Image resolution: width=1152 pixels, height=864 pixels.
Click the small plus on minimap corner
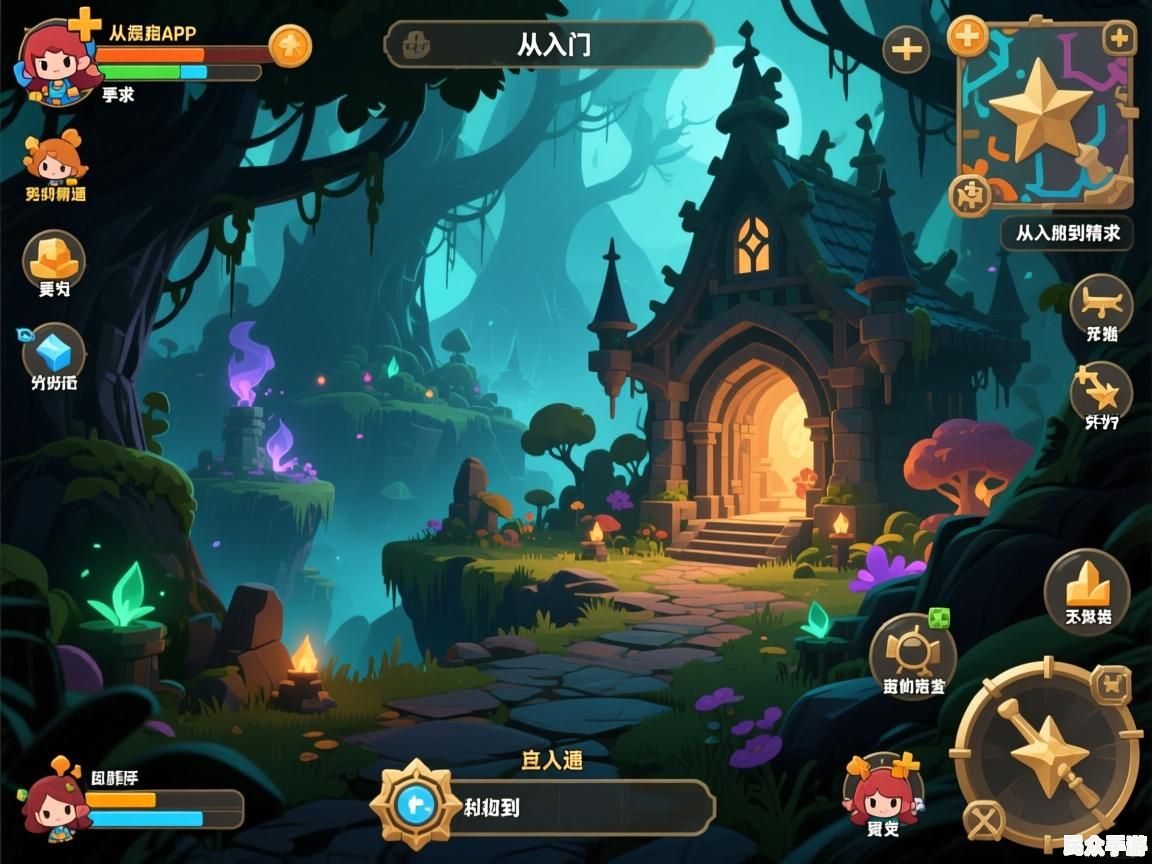(x=1118, y=40)
